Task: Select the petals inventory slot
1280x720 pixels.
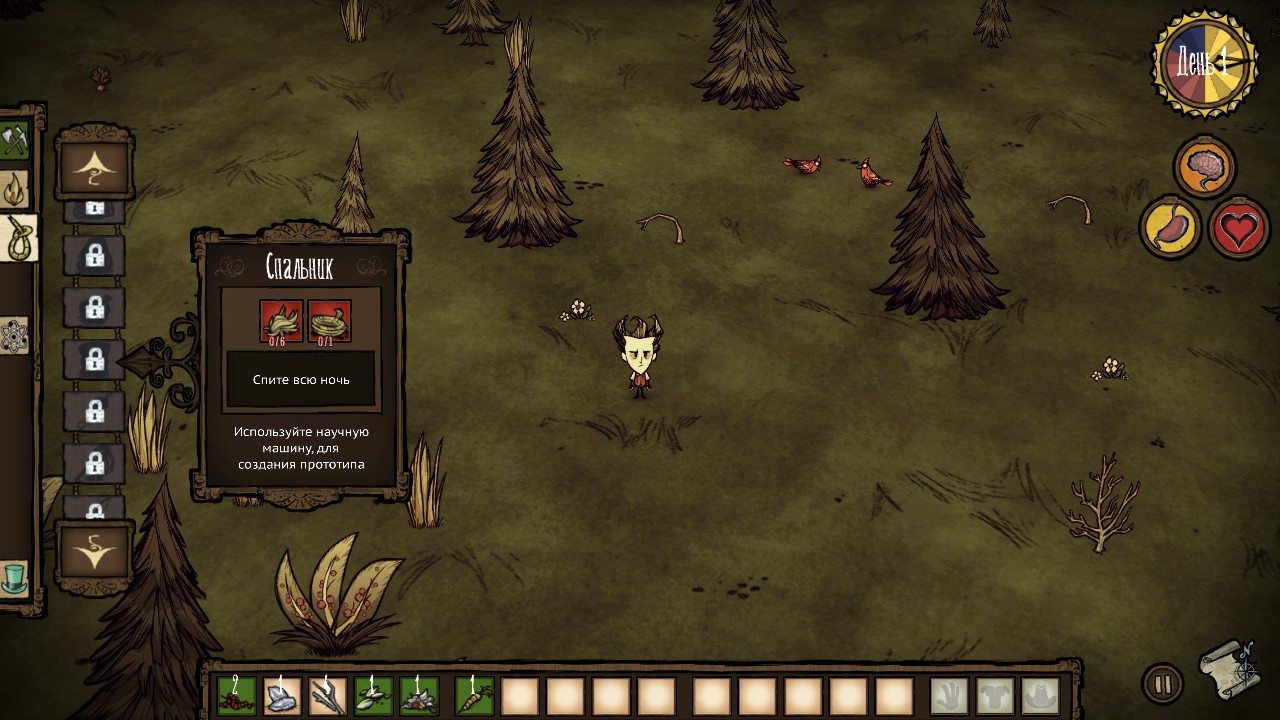Action: click(419, 696)
